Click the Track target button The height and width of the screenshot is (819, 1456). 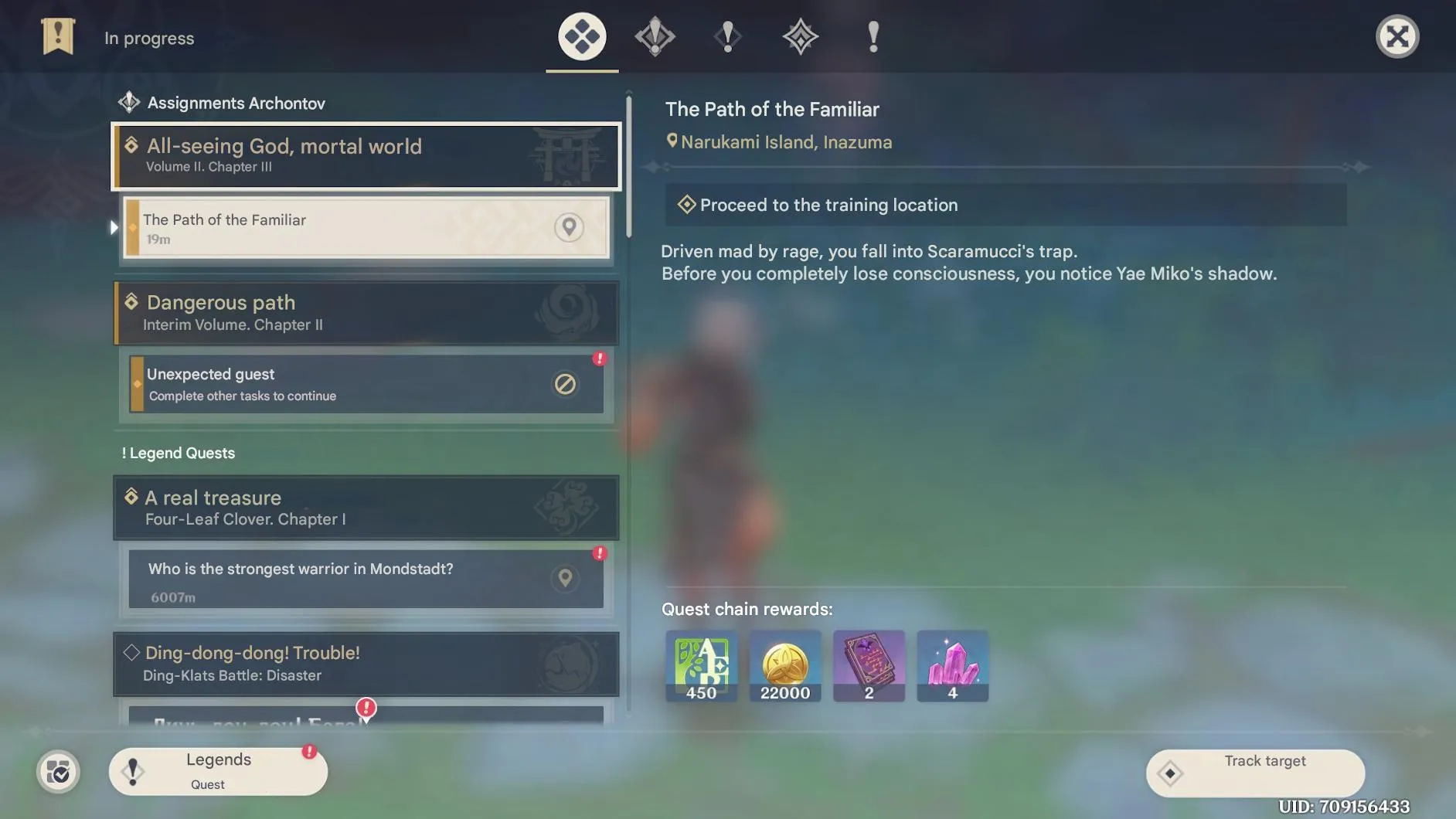tap(1255, 772)
